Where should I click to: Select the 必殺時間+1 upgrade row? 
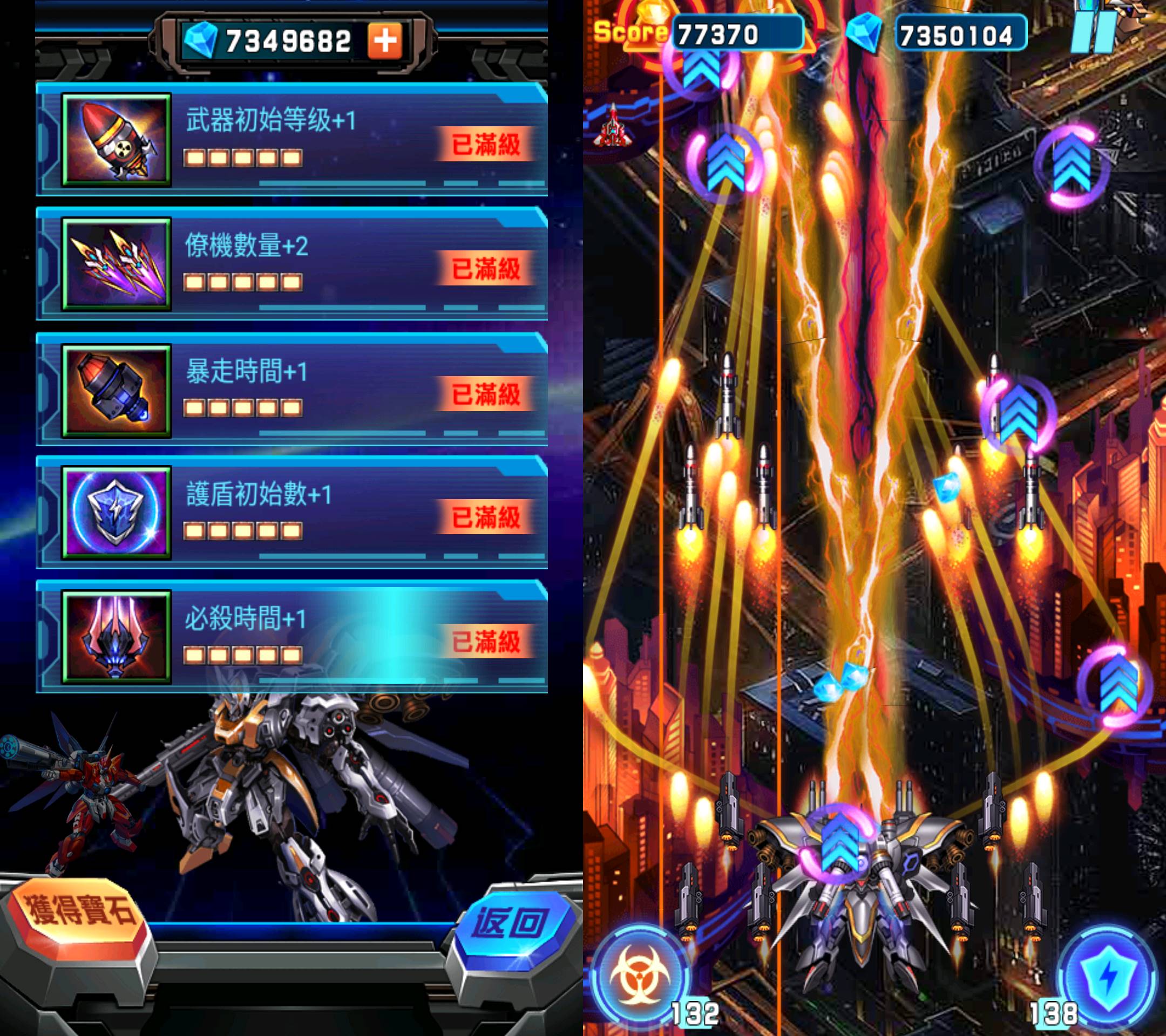click(x=292, y=637)
